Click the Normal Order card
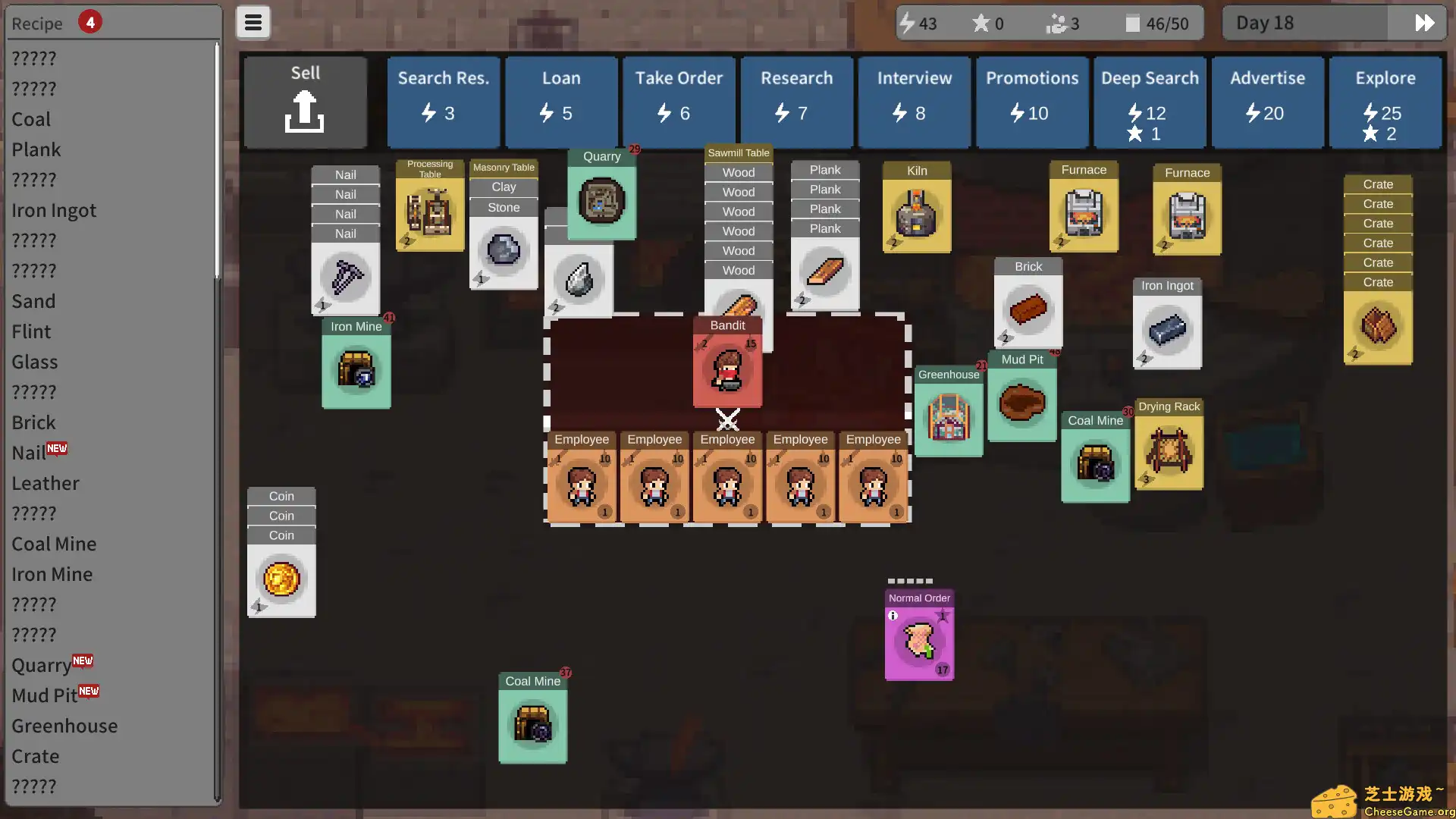 pyautogui.click(x=918, y=645)
